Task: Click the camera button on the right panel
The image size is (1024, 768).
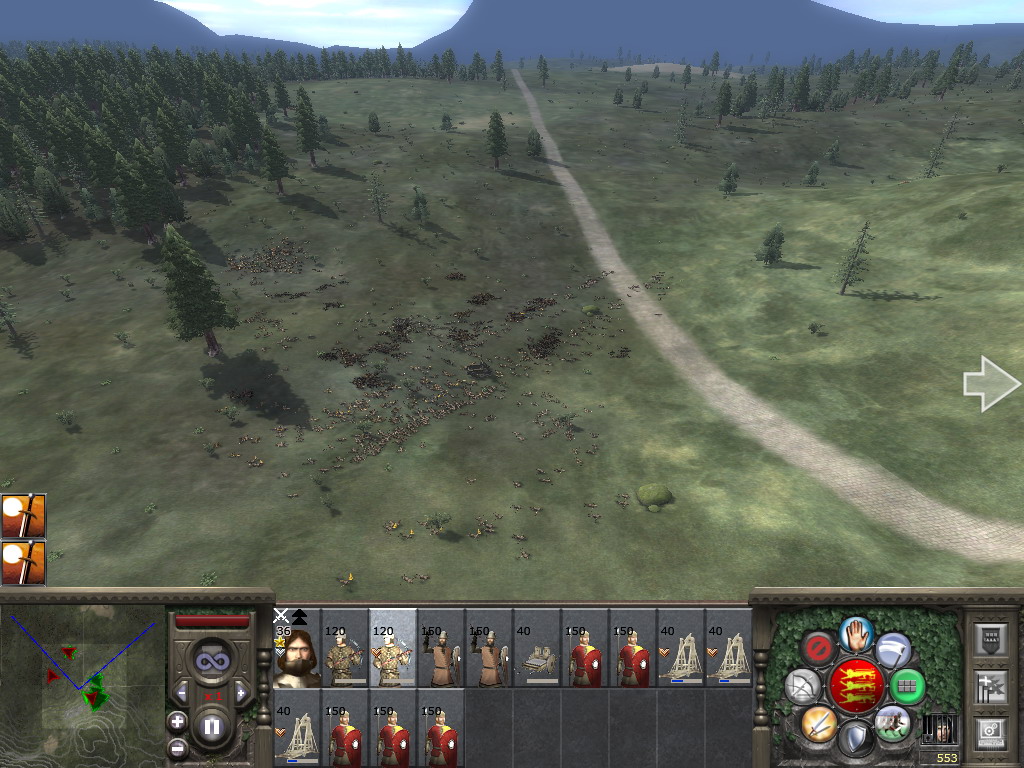Action: (x=991, y=733)
